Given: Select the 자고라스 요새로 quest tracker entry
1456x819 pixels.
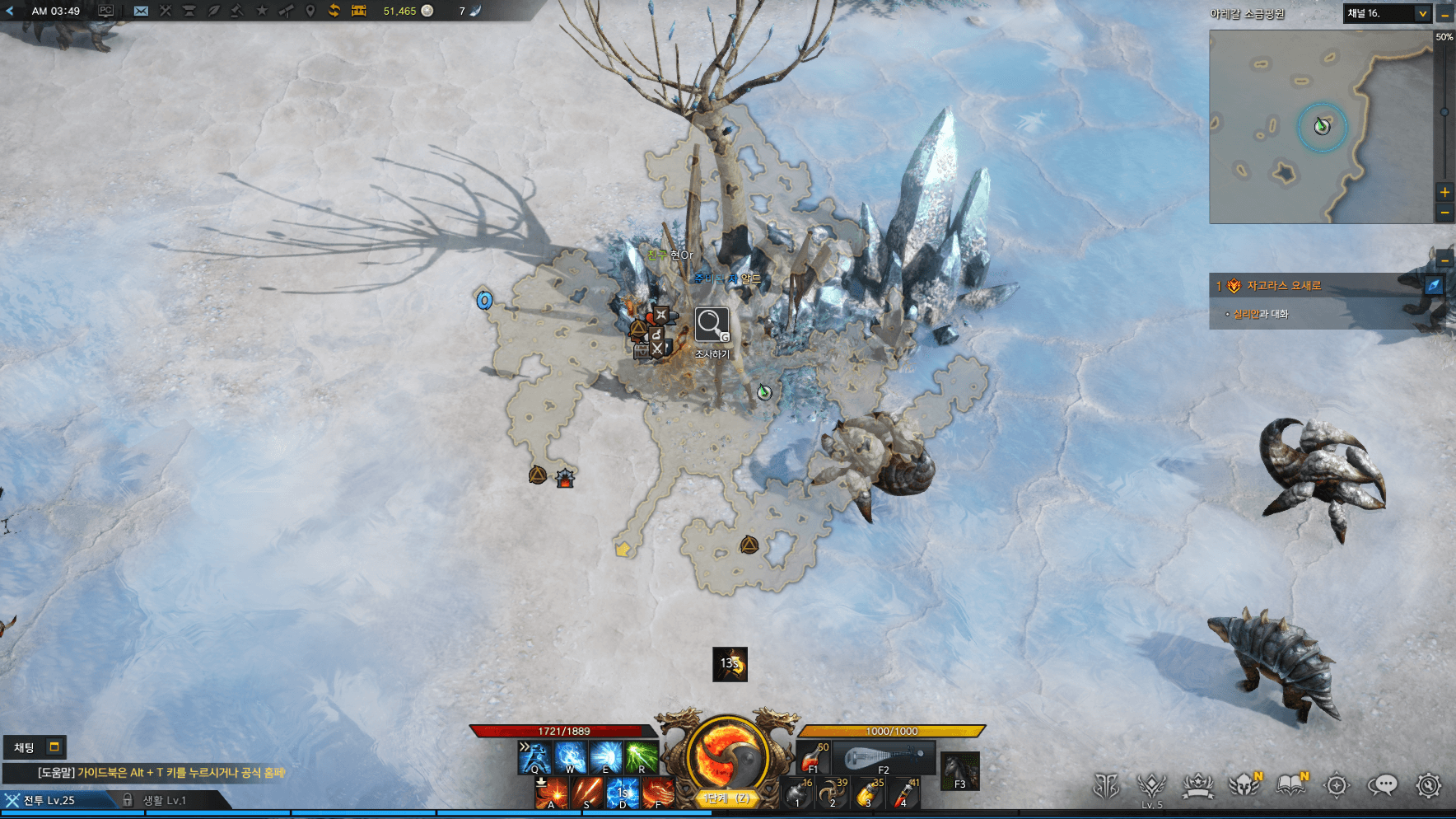Looking at the screenshot, I should point(1283,286).
